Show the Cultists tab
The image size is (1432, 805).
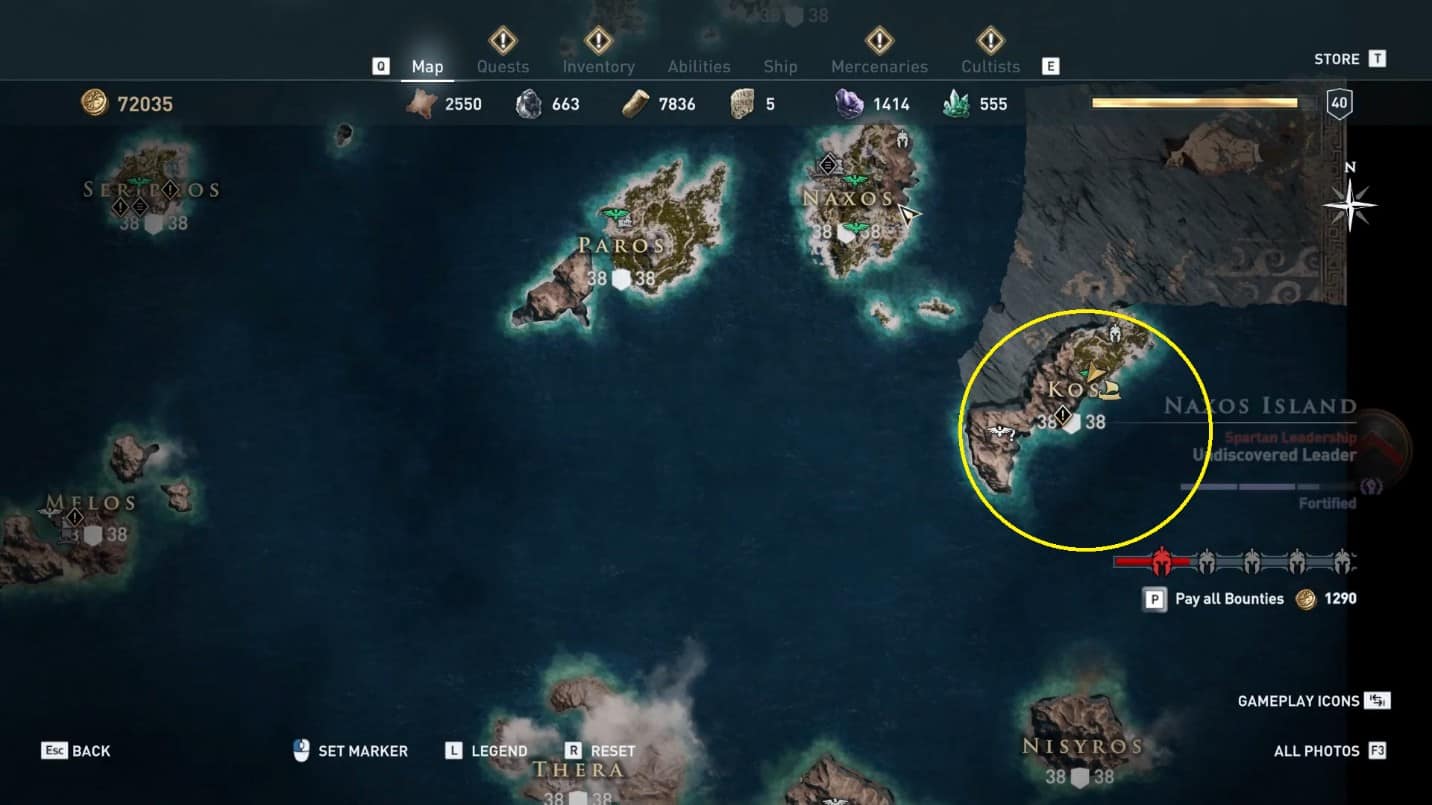[990, 67]
